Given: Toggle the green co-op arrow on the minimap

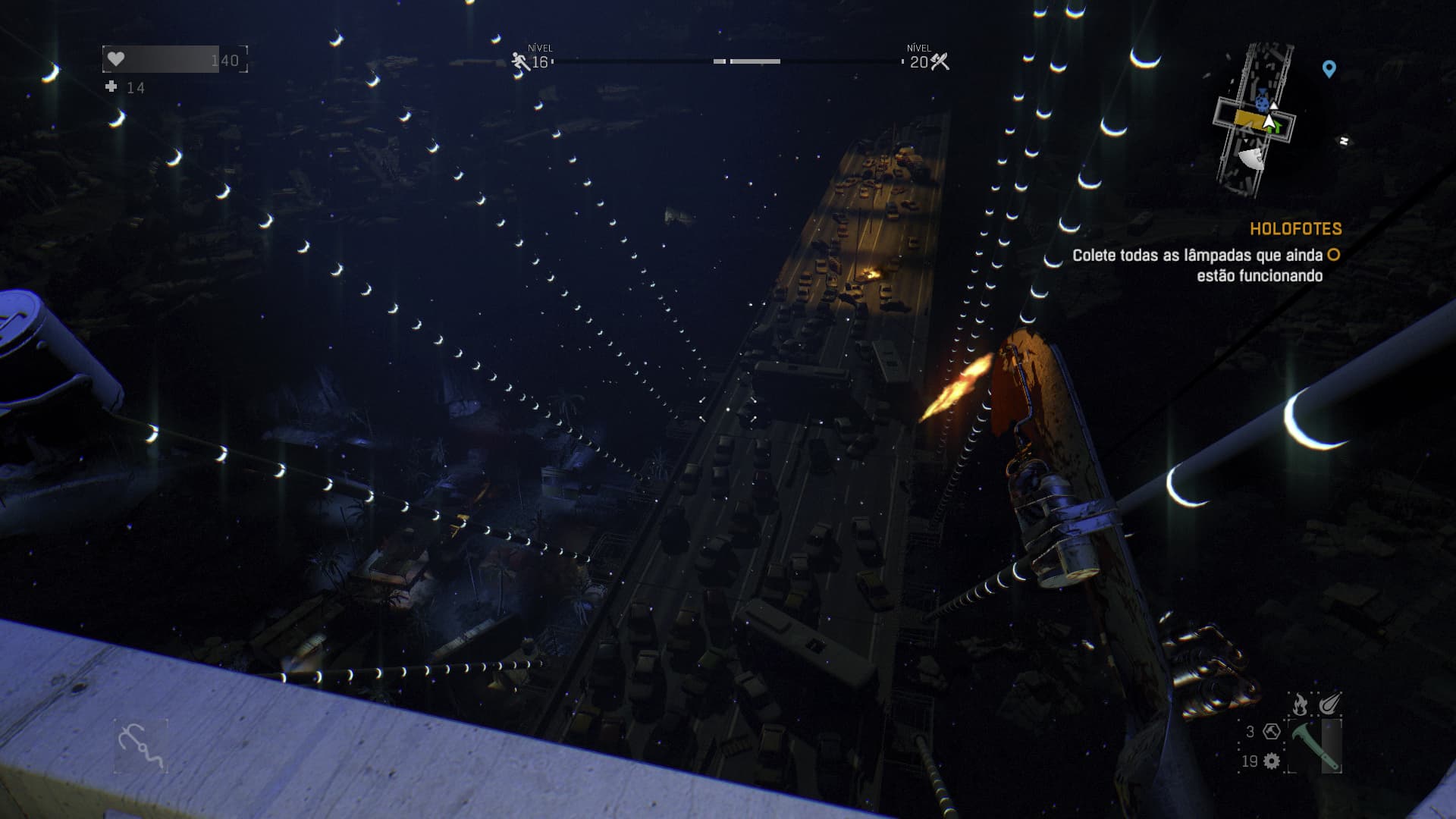Looking at the screenshot, I should click(1276, 126).
